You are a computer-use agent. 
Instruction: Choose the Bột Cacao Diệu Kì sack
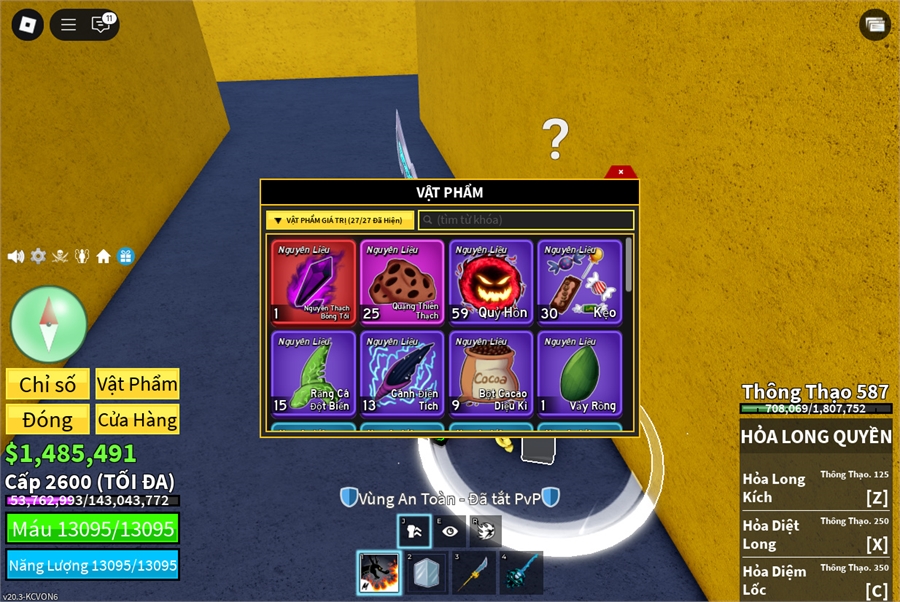click(x=490, y=373)
